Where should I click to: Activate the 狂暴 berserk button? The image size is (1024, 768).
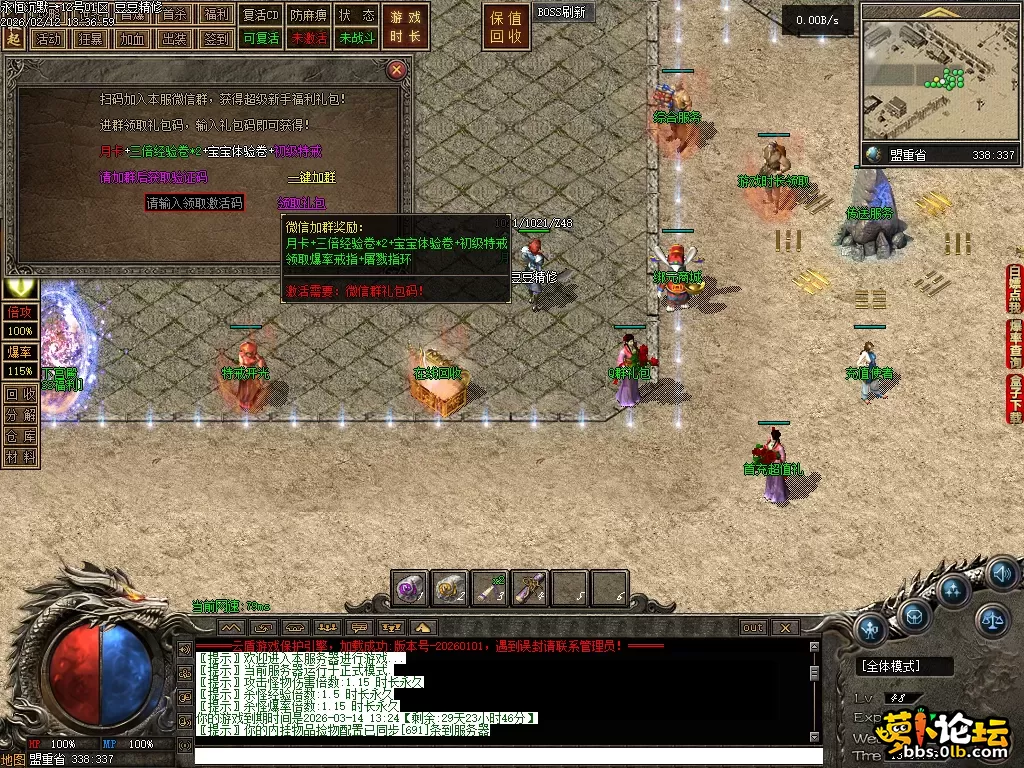point(90,39)
